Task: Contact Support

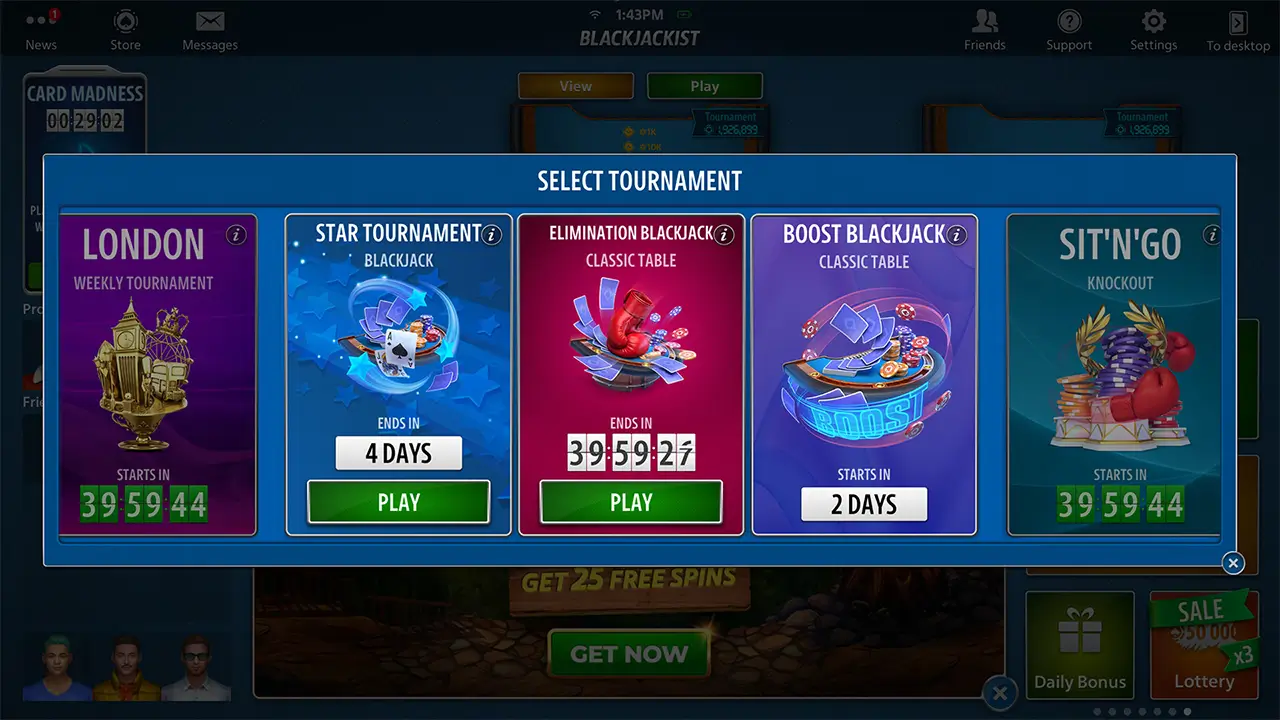Action: click(1068, 28)
